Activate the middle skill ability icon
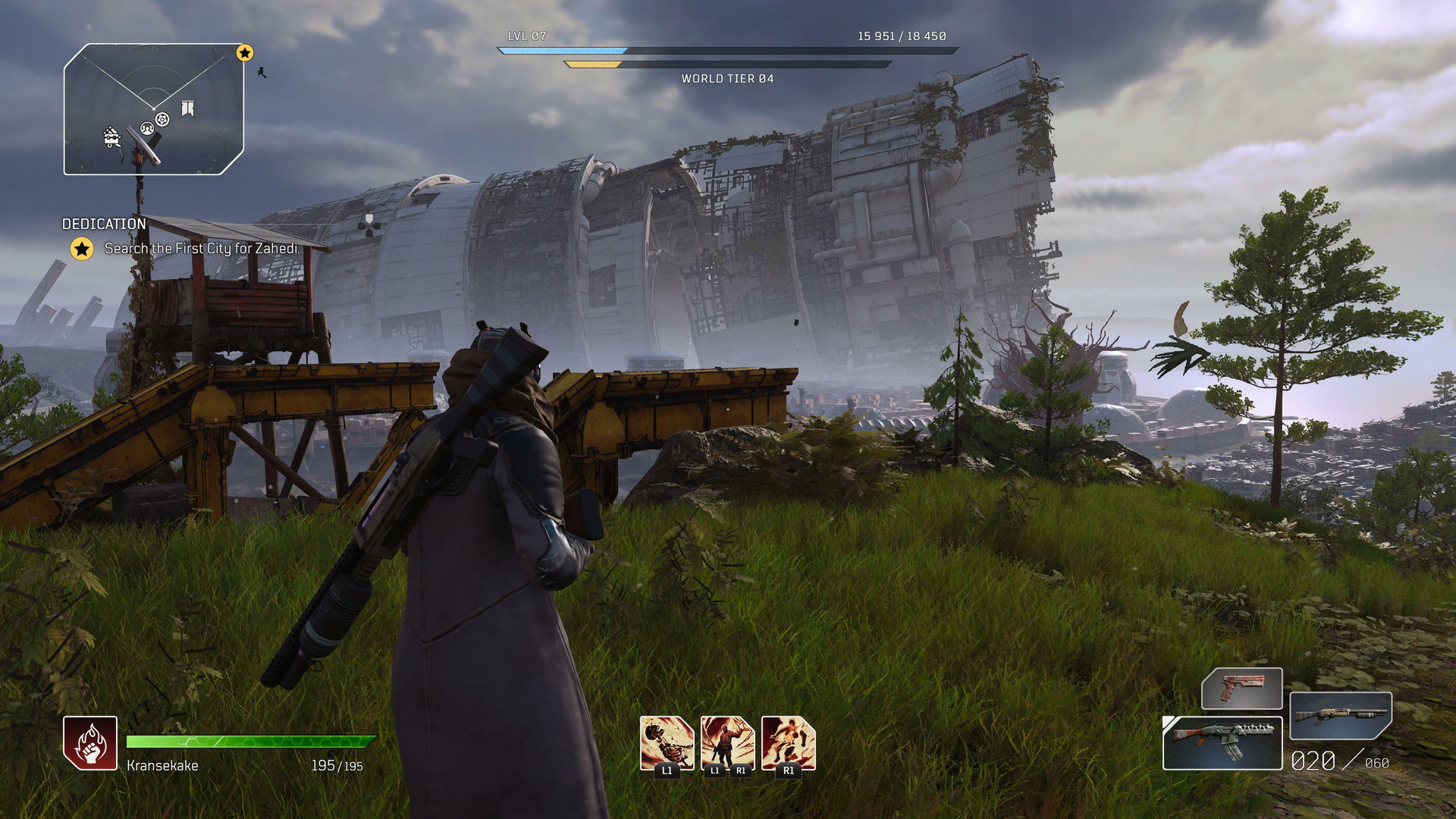1456x819 pixels. 727,743
